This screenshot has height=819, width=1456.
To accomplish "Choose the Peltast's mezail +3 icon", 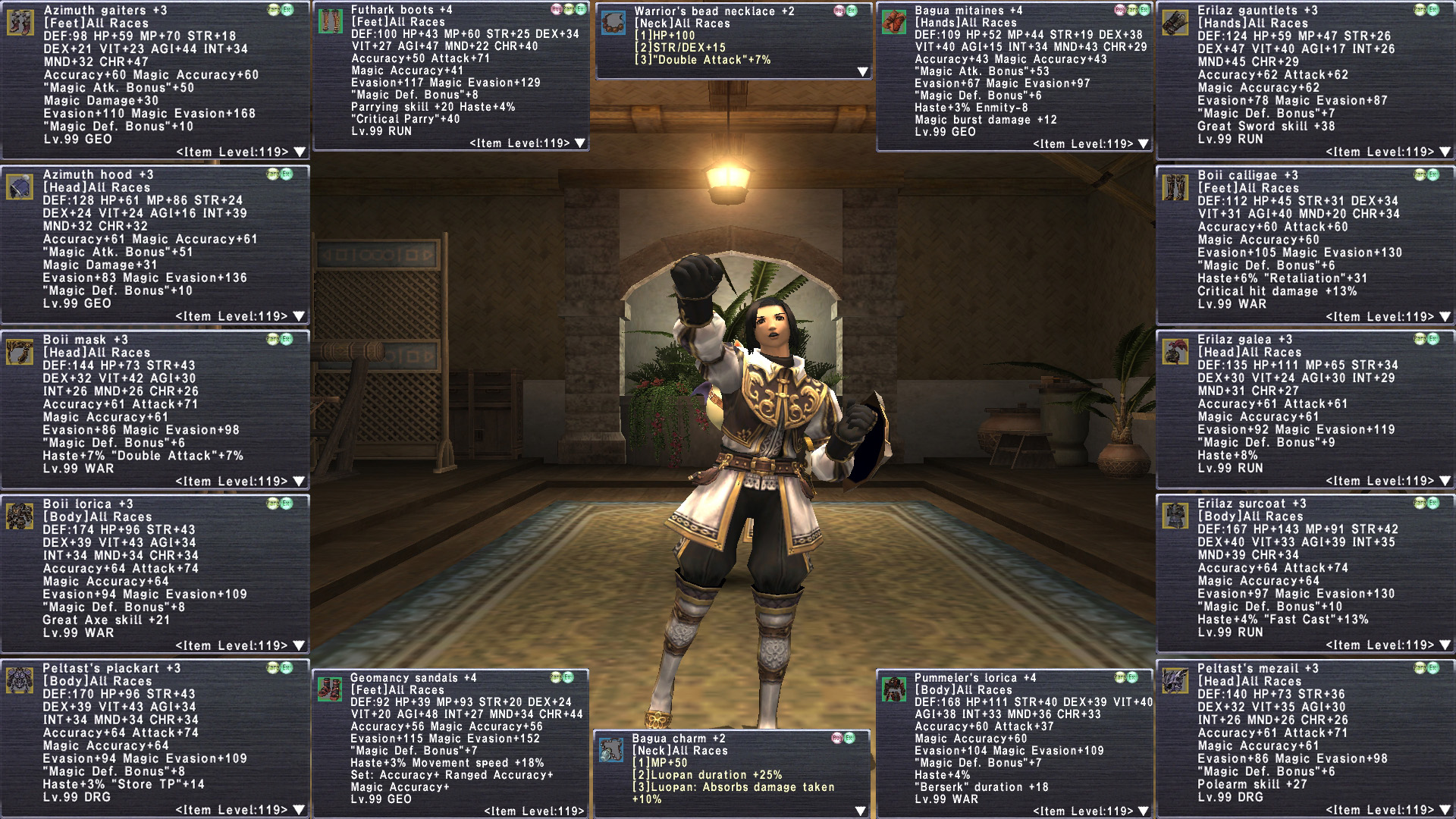I will tap(1175, 680).
